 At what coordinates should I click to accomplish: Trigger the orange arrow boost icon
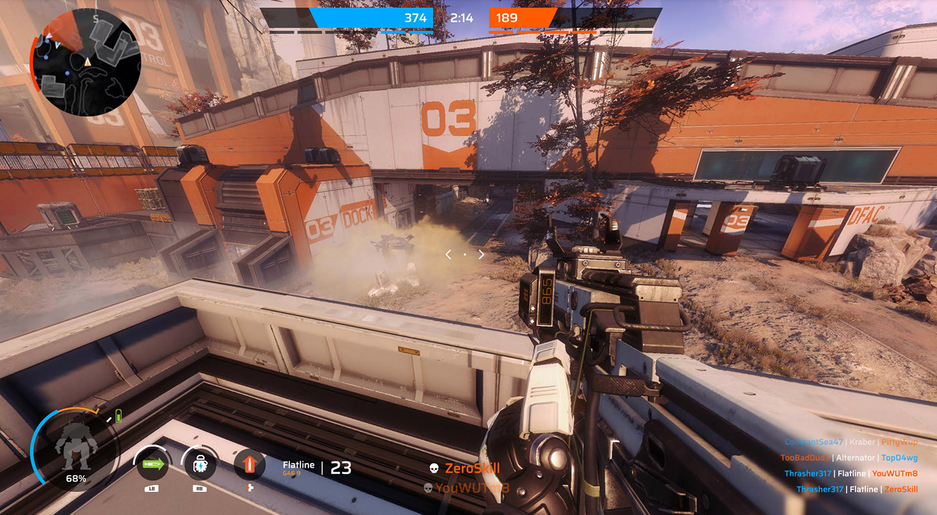[250, 463]
